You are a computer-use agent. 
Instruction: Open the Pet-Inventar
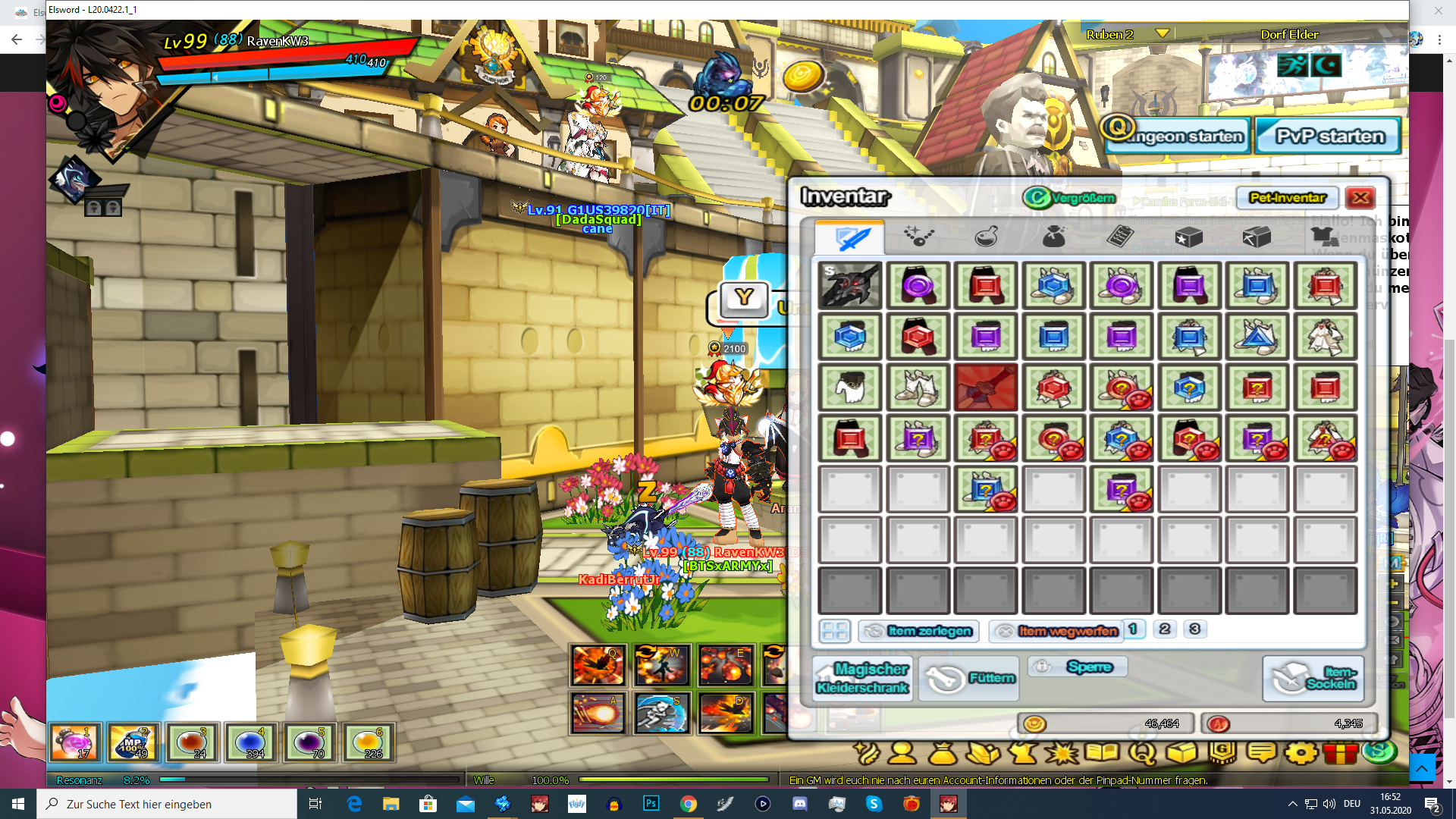(x=1287, y=198)
